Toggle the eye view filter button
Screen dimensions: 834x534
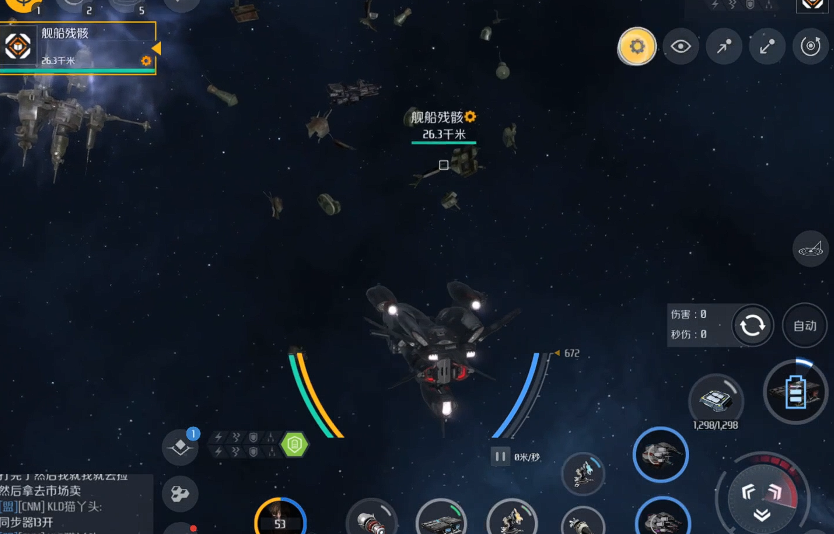681,46
